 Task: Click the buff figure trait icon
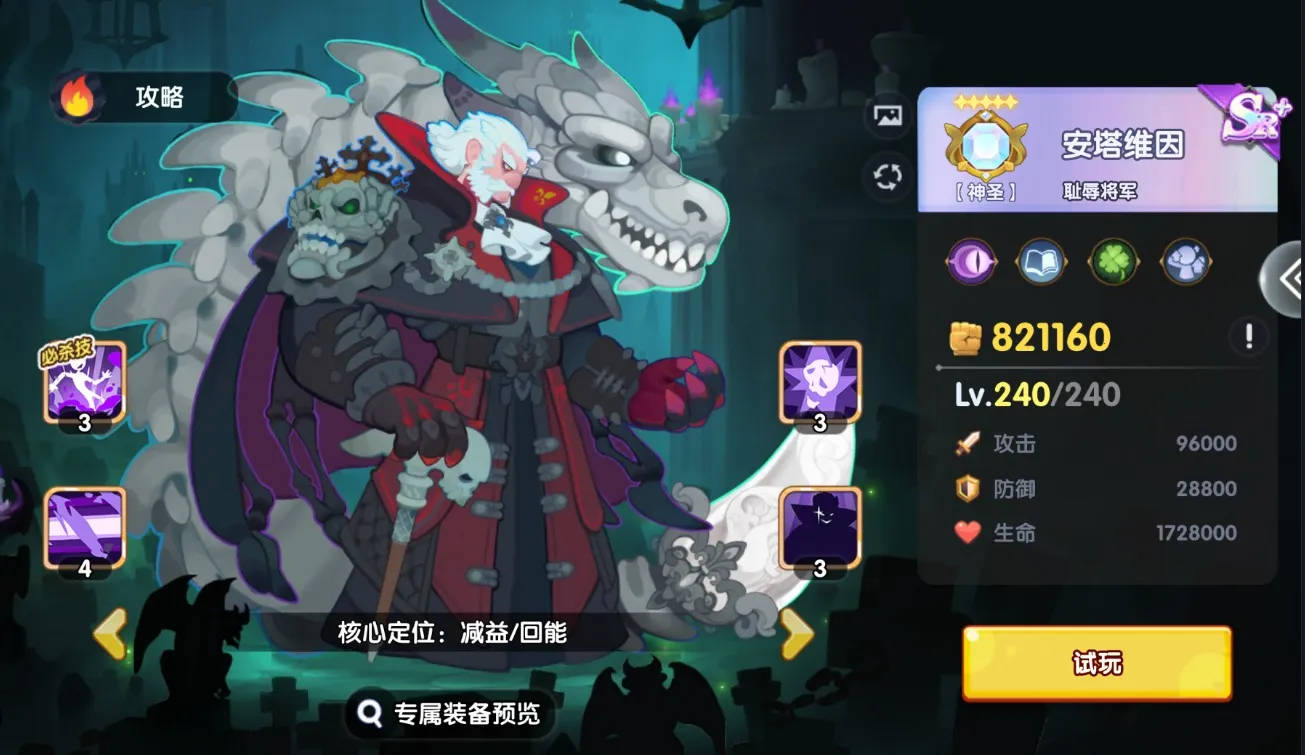pyautogui.click(x=1183, y=261)
